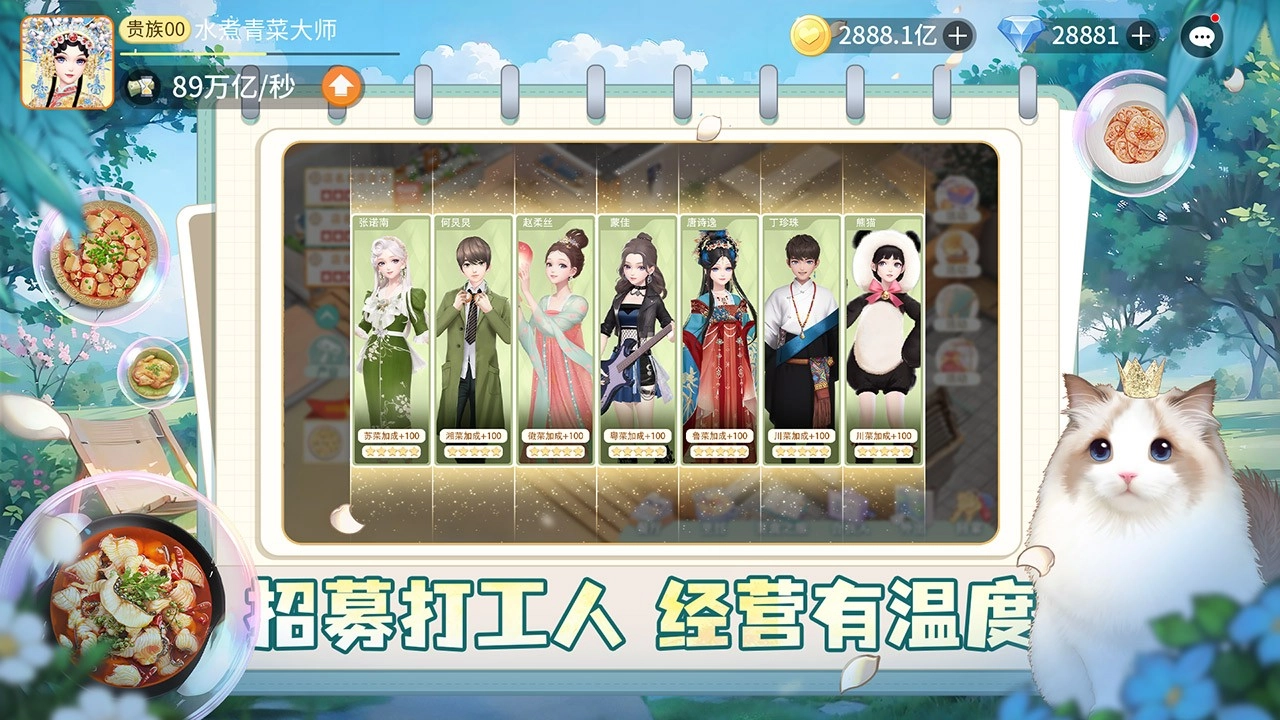
Task: Select the topmost food bowl icon in right sidebar
Action: (957, 195)
